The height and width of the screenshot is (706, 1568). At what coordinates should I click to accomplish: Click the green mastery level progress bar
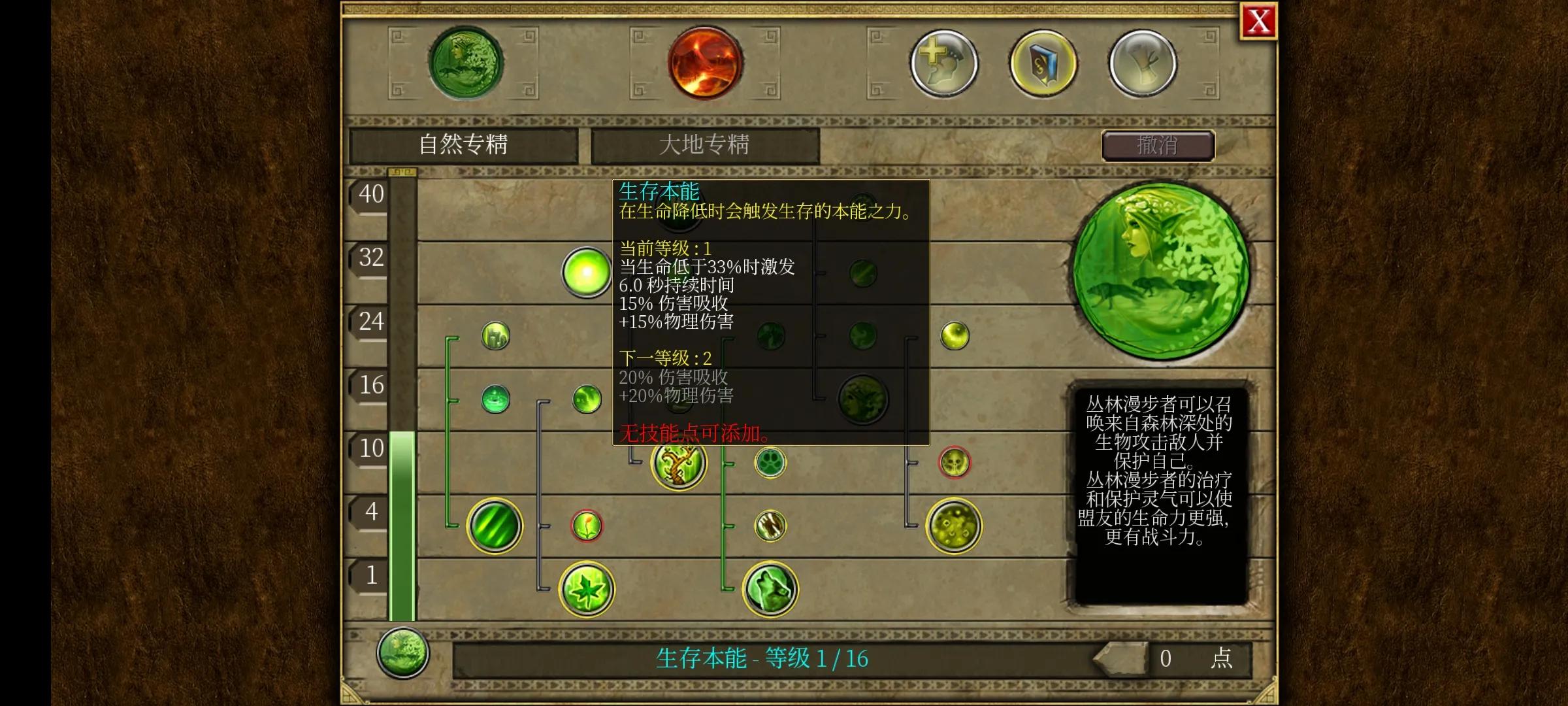click(x=402, y=523)
